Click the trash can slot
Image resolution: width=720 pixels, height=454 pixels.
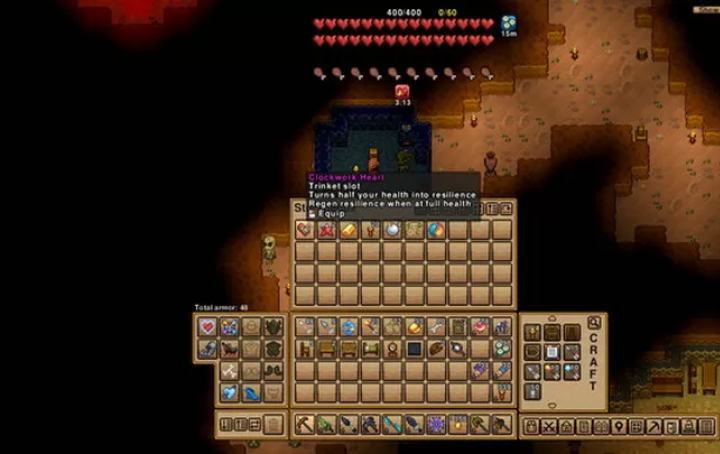click(x=274, y=424)
